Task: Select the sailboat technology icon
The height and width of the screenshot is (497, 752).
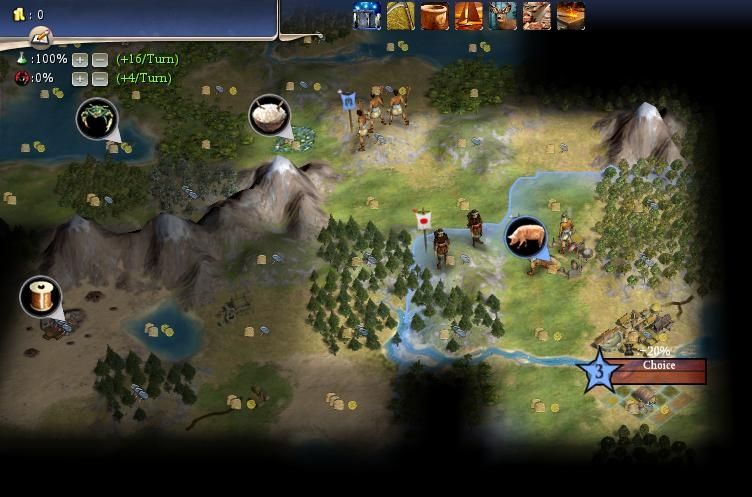Action: [469, 15]
